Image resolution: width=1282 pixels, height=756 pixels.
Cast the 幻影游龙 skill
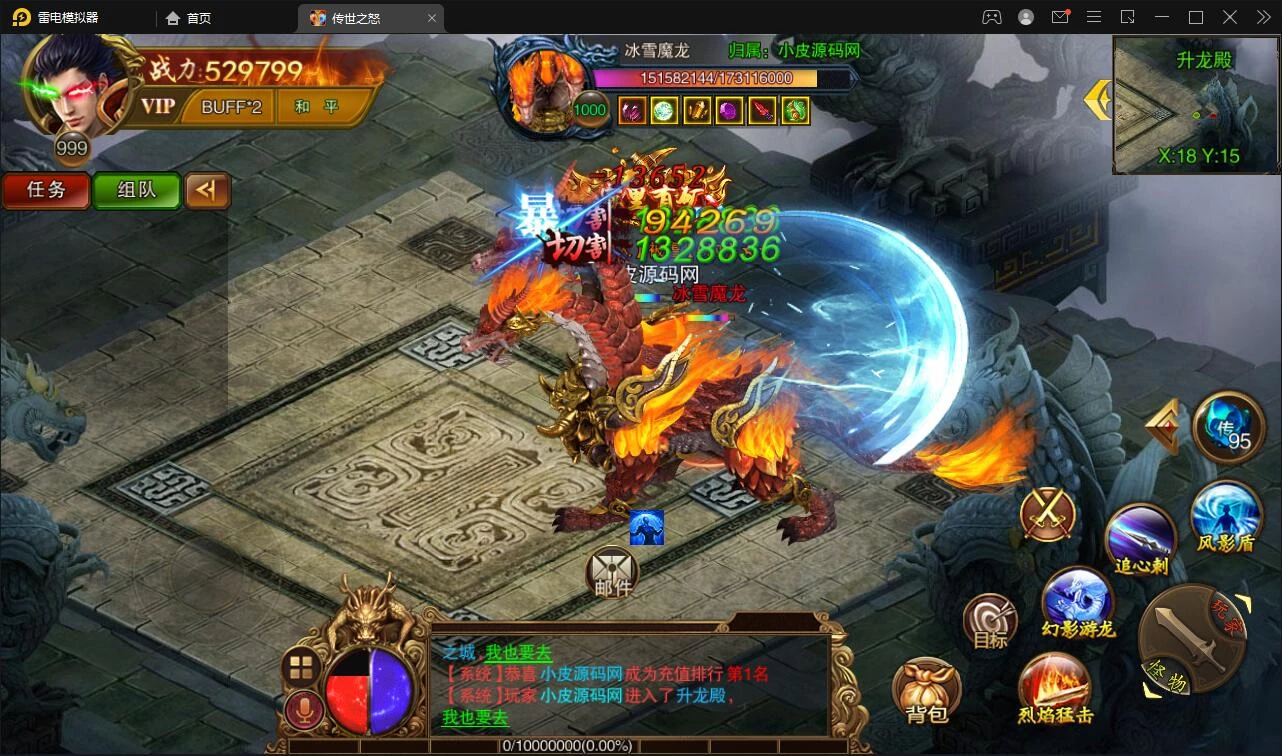click(x=1077, y=603)
